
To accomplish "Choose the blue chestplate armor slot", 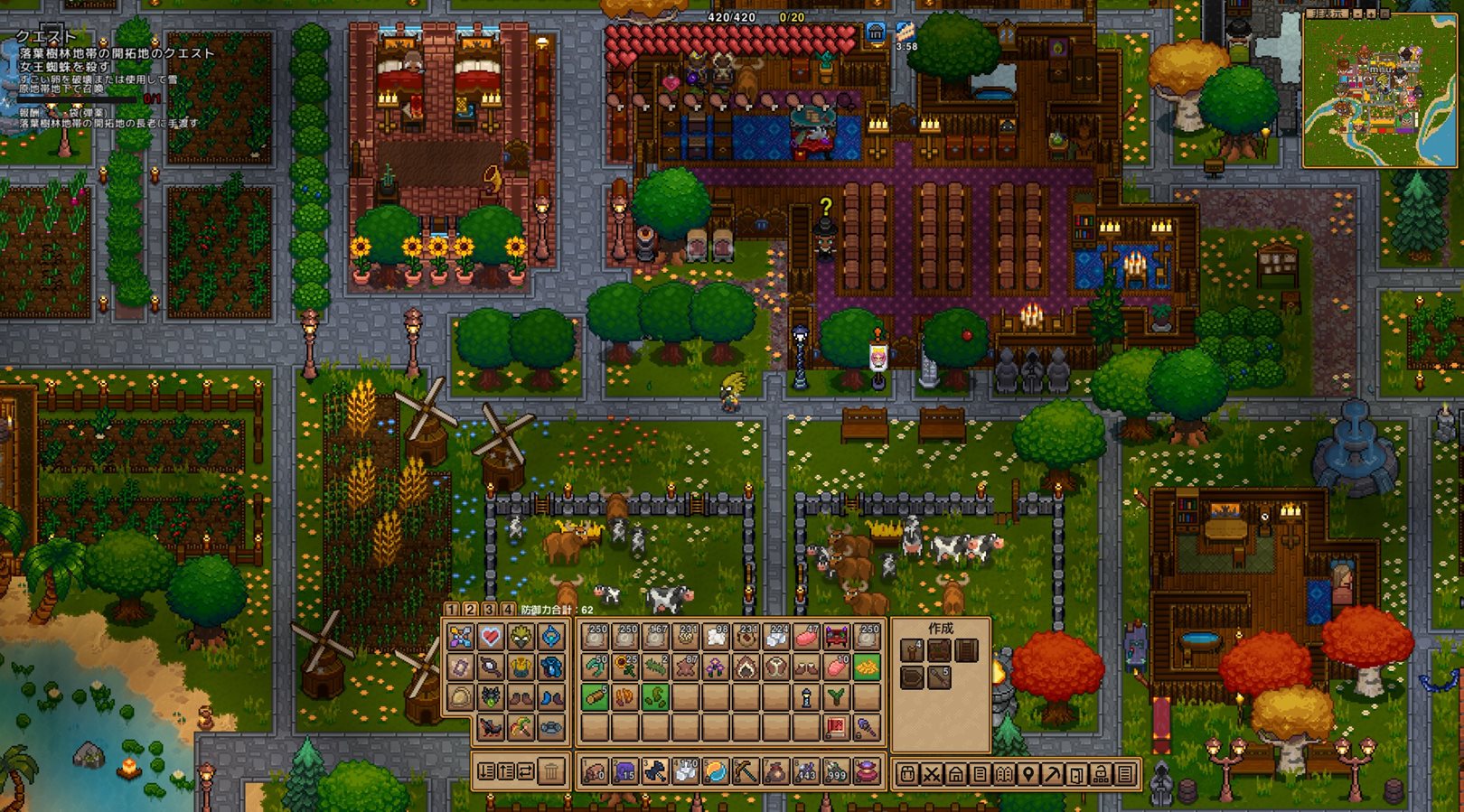I will coord(551,667).
